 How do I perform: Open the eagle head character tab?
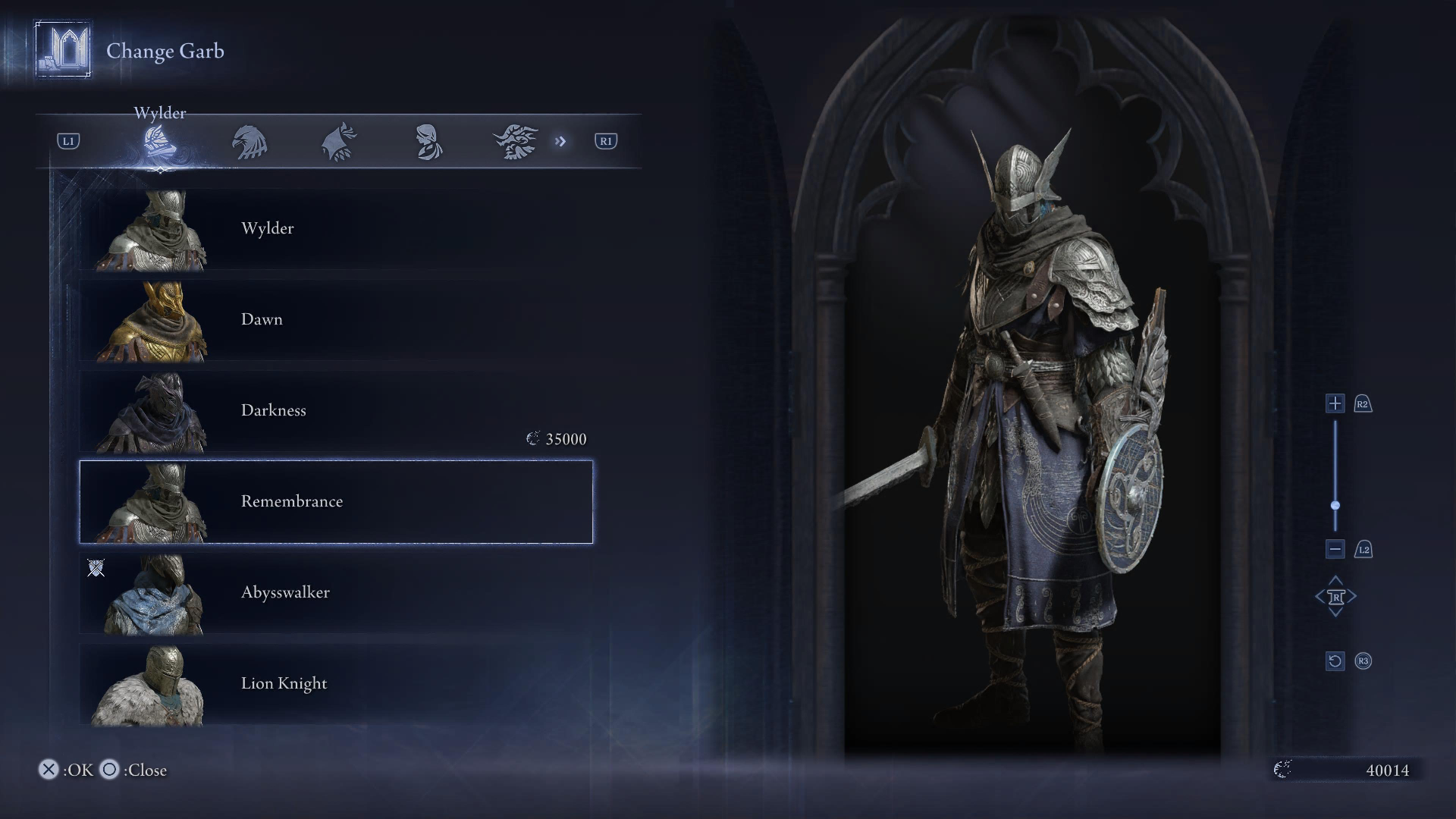pos(249,142)
